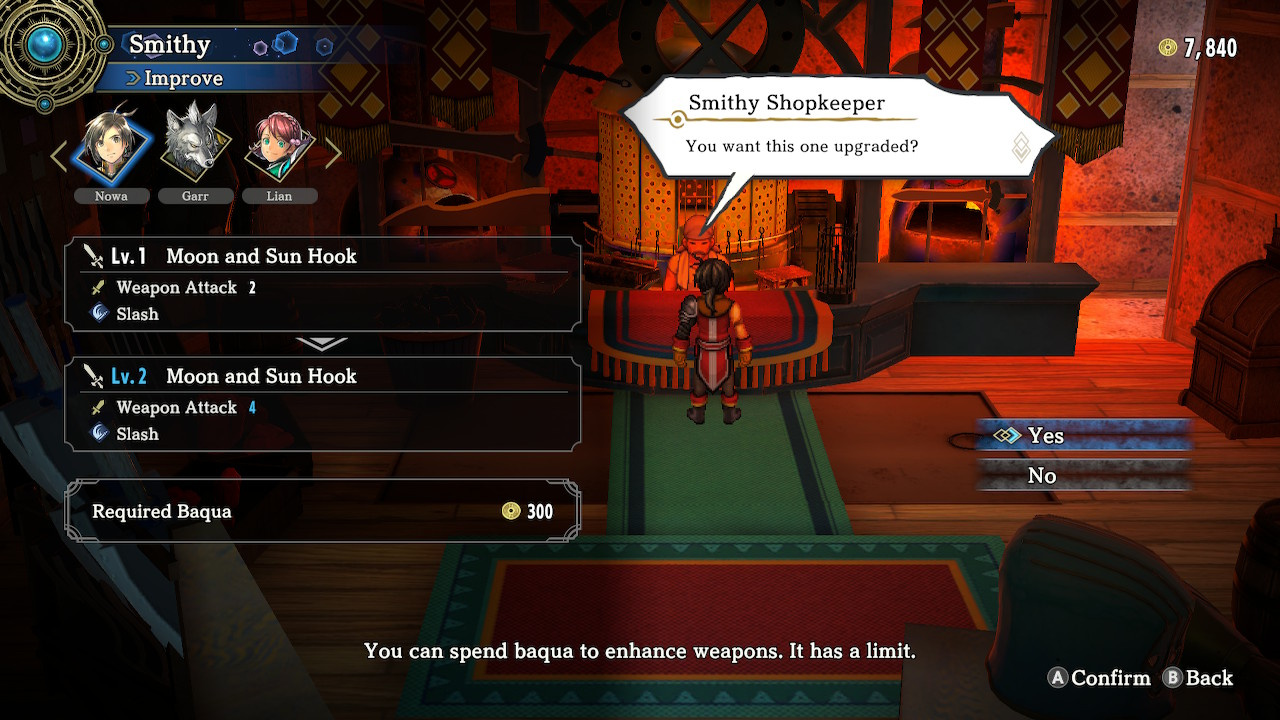Show the previous character with left arrow
The width and height of the screenshot is (1280, 720).
(59, 154)
